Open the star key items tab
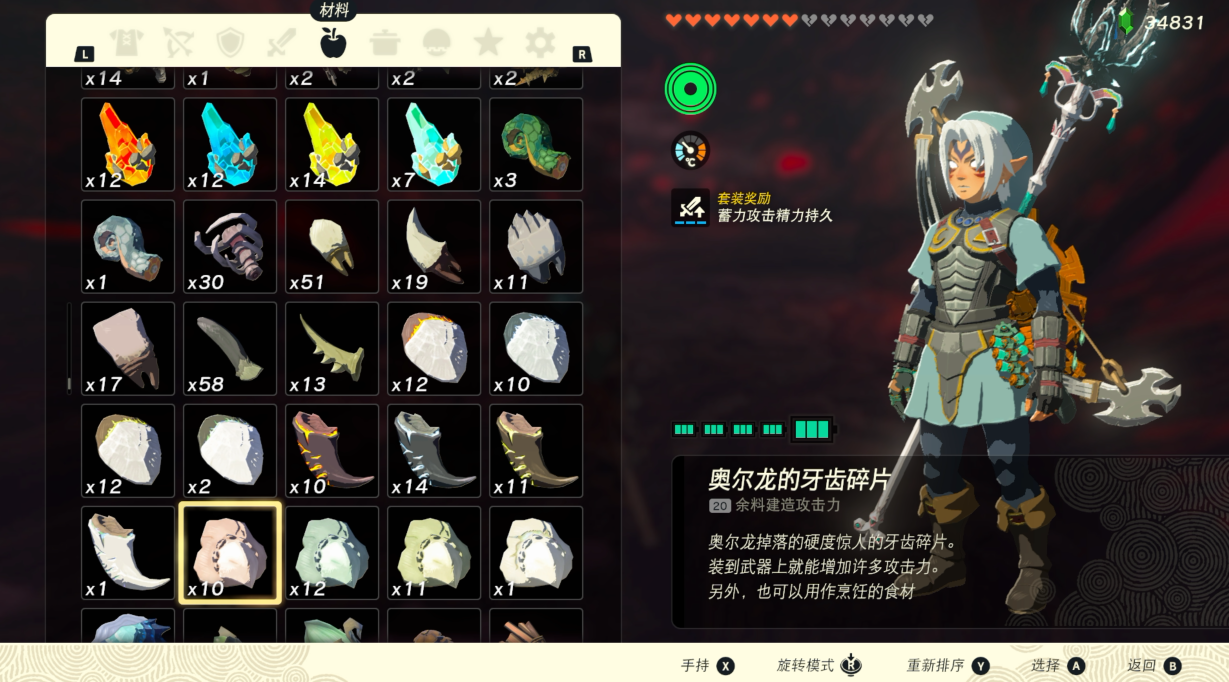Viewport: 1229px width, 682px height. pos(488,42)
